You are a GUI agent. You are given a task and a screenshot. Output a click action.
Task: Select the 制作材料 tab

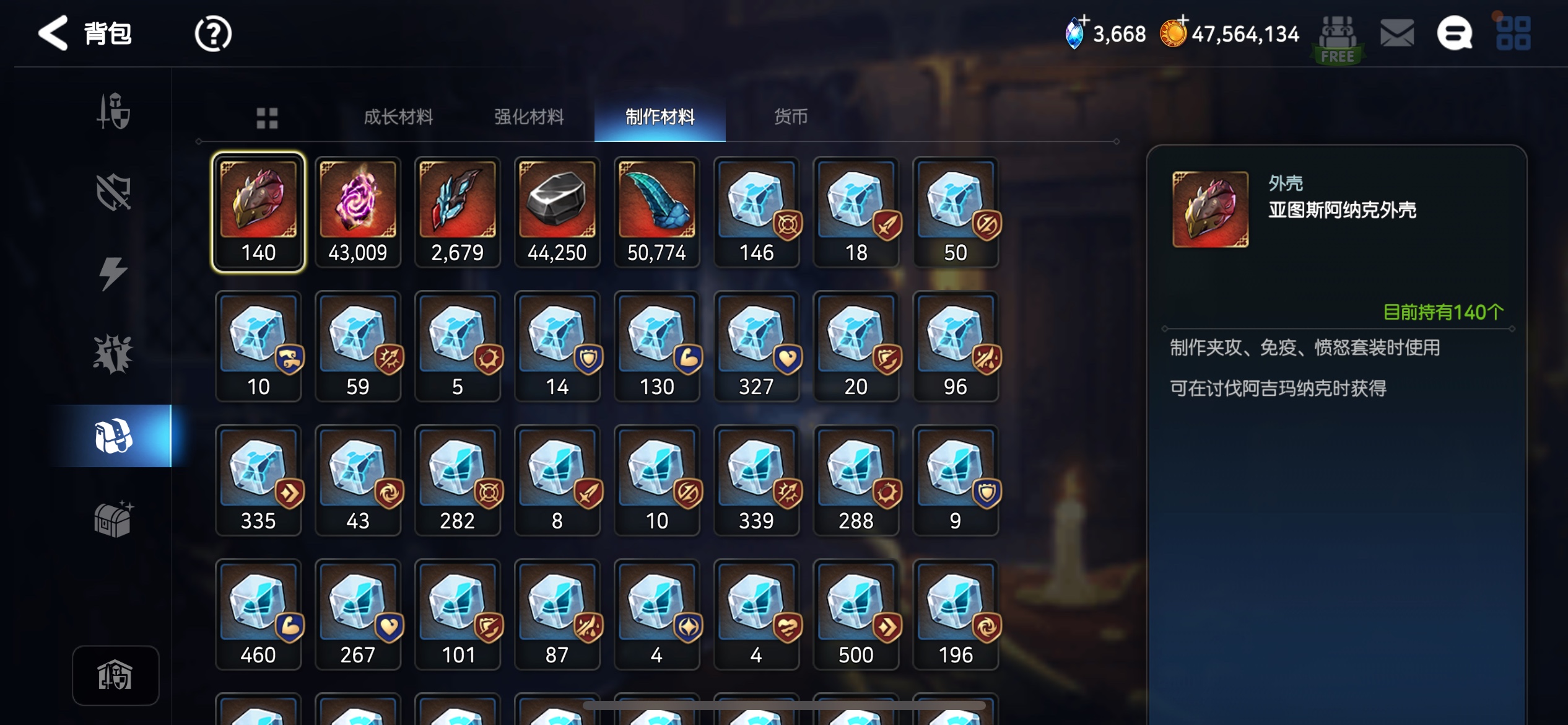pyautogui.click(x=660, y=116)
